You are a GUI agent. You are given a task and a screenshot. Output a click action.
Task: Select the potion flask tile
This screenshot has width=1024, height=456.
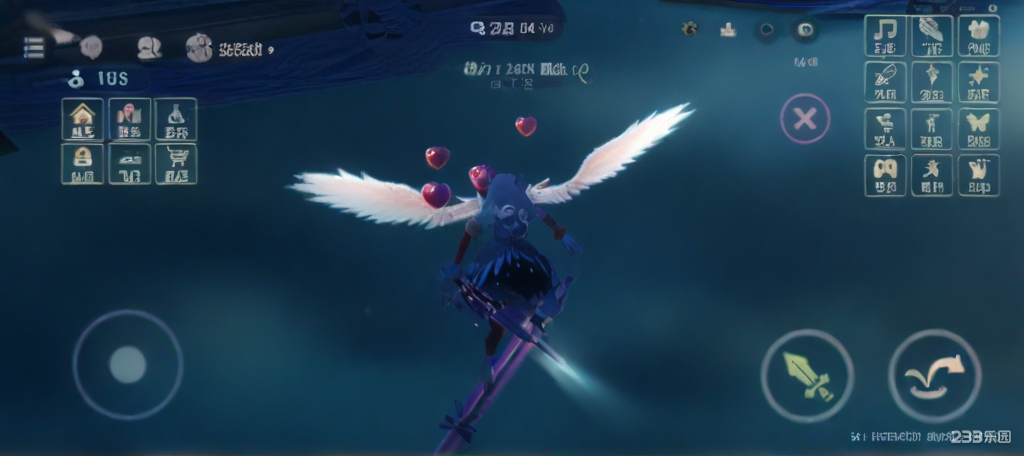pyautogui.click(x=176, y=120)
